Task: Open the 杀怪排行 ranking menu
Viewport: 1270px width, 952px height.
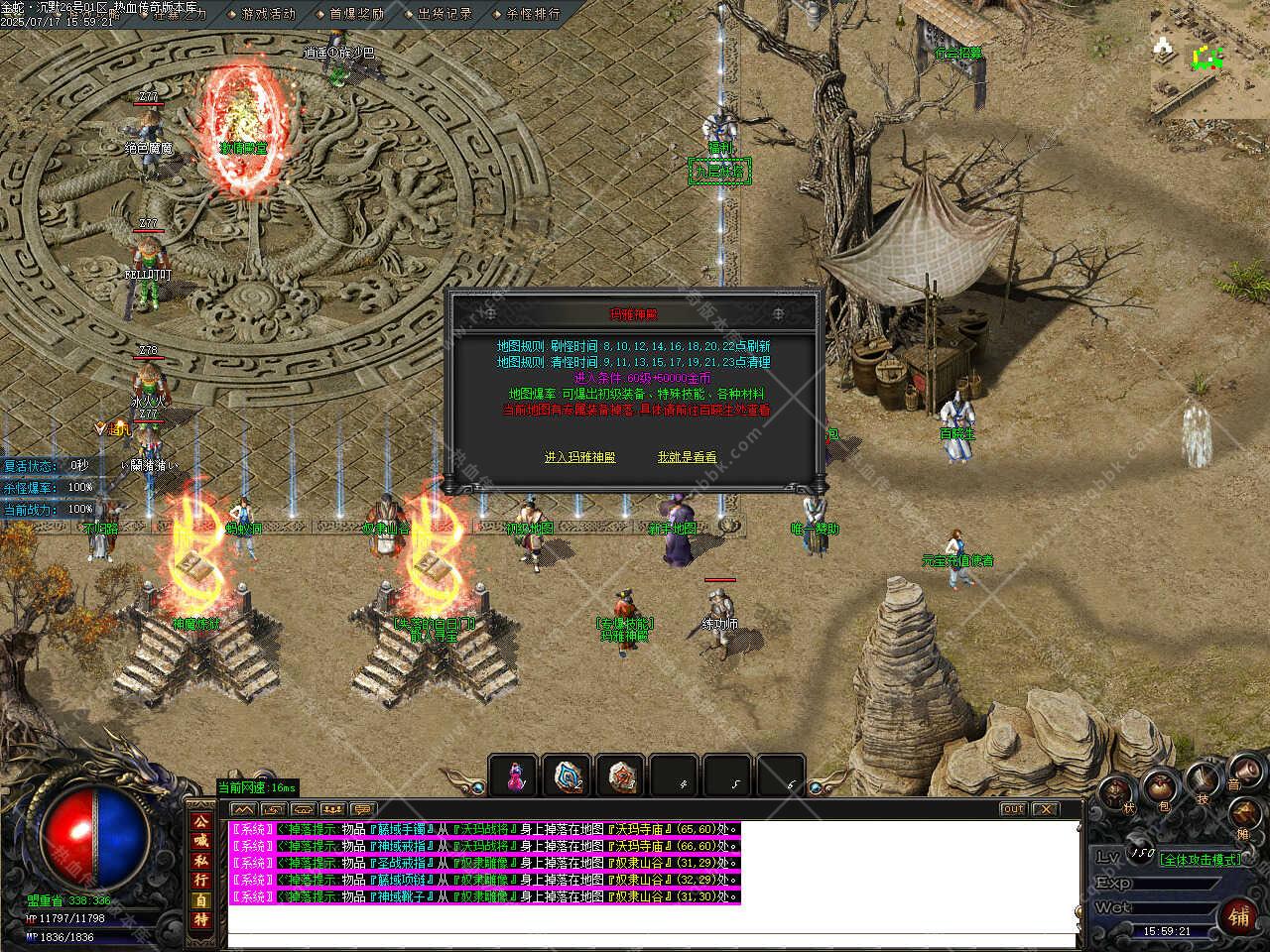Action: click(x=533, y=14)
